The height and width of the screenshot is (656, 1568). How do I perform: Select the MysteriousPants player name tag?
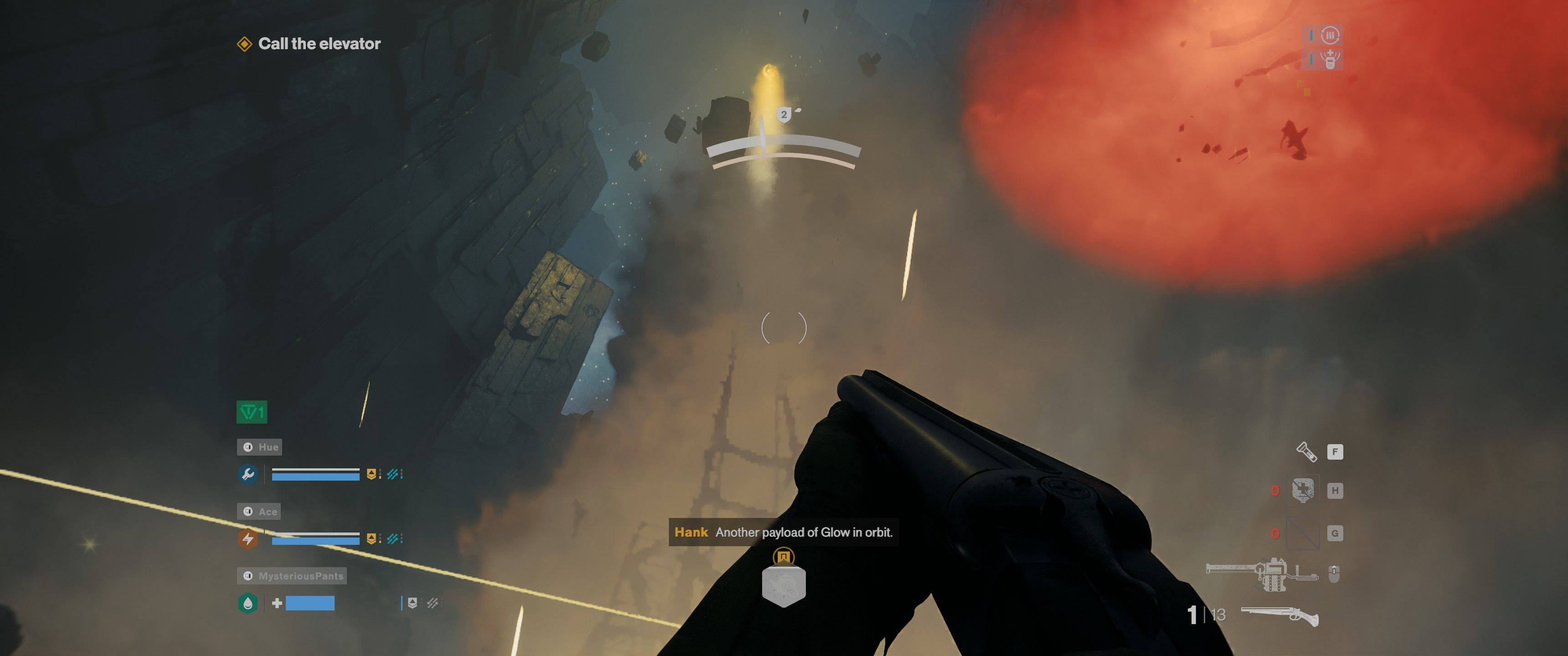(292, 576)
